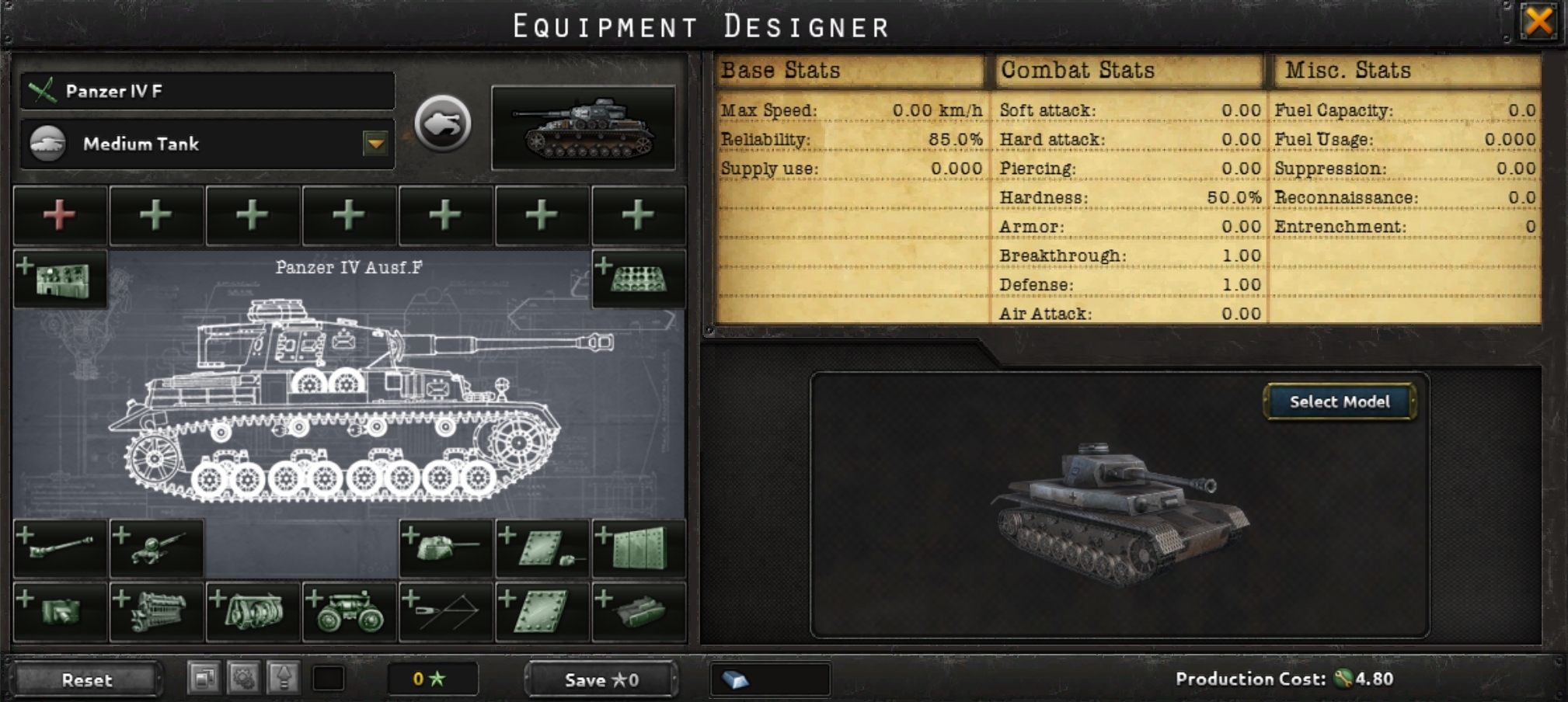Add a radio module
Screen dimensions: 1568x702
(61, 278)
